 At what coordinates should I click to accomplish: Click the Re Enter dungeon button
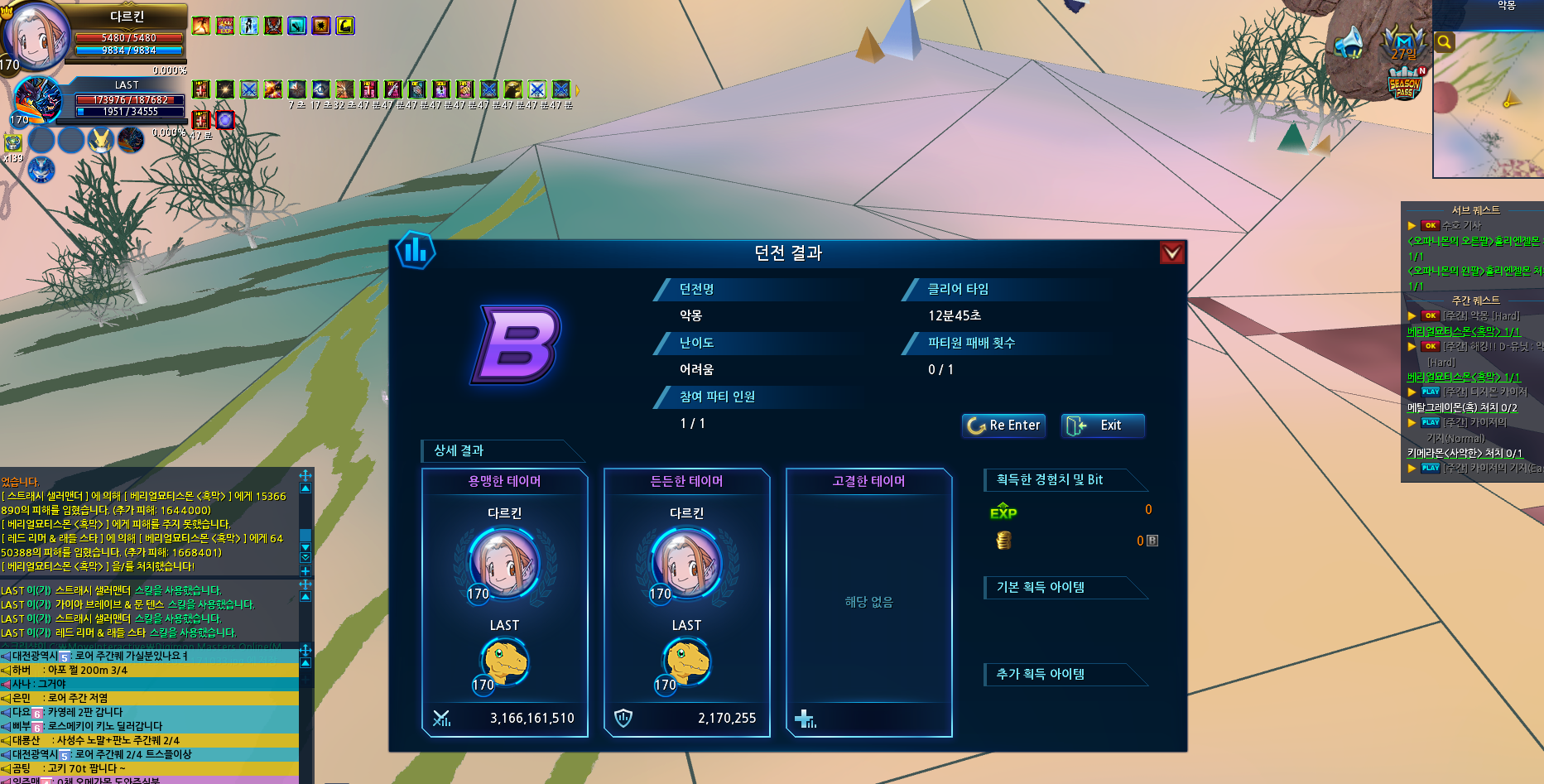[1003, 426]
